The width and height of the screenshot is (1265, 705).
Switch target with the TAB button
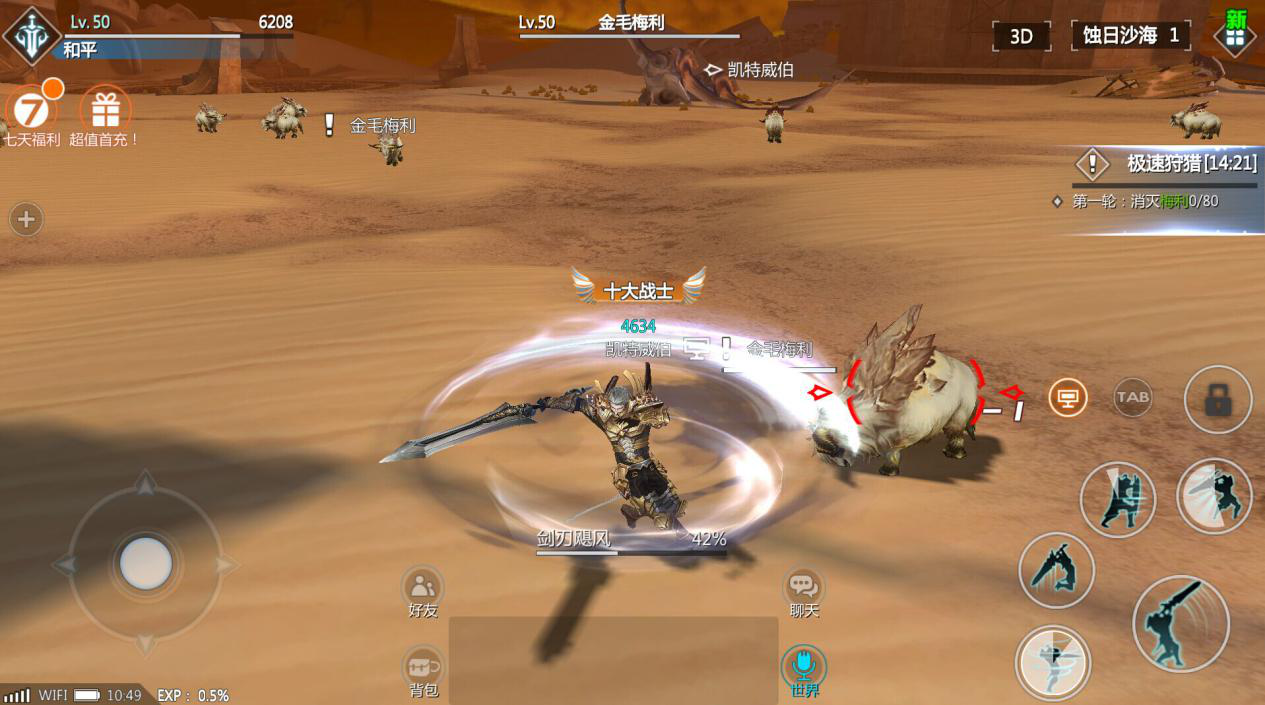coord(1133,397)
